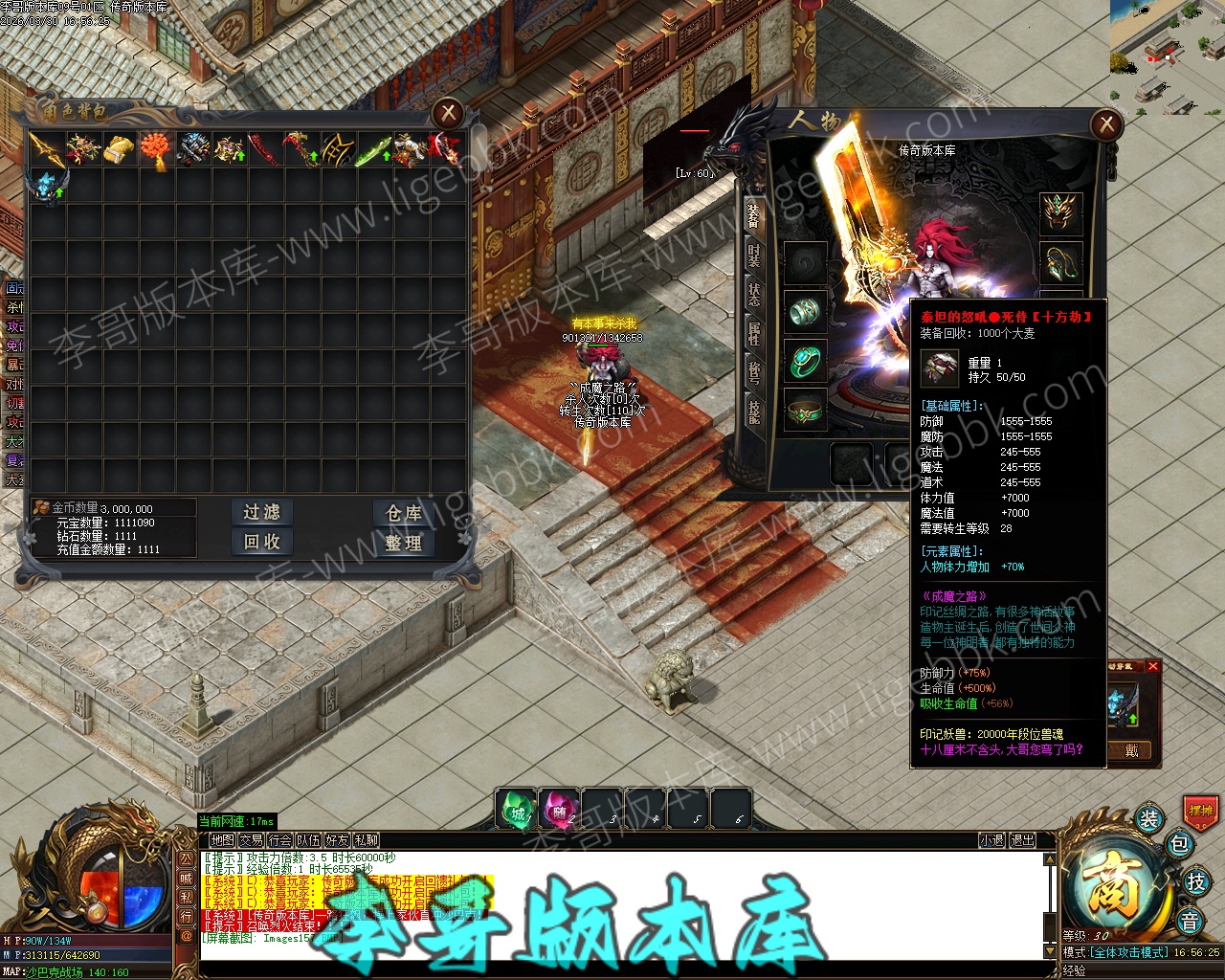Image resolution: width=1225 pixels, height=980 pixels.
Task: Select the equipped green gem ring
Action: 805,361
